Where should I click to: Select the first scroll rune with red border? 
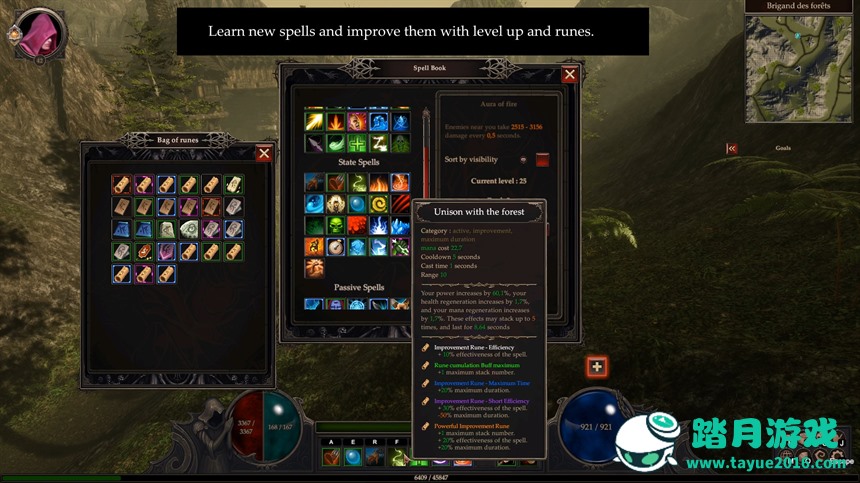point(121,184)
